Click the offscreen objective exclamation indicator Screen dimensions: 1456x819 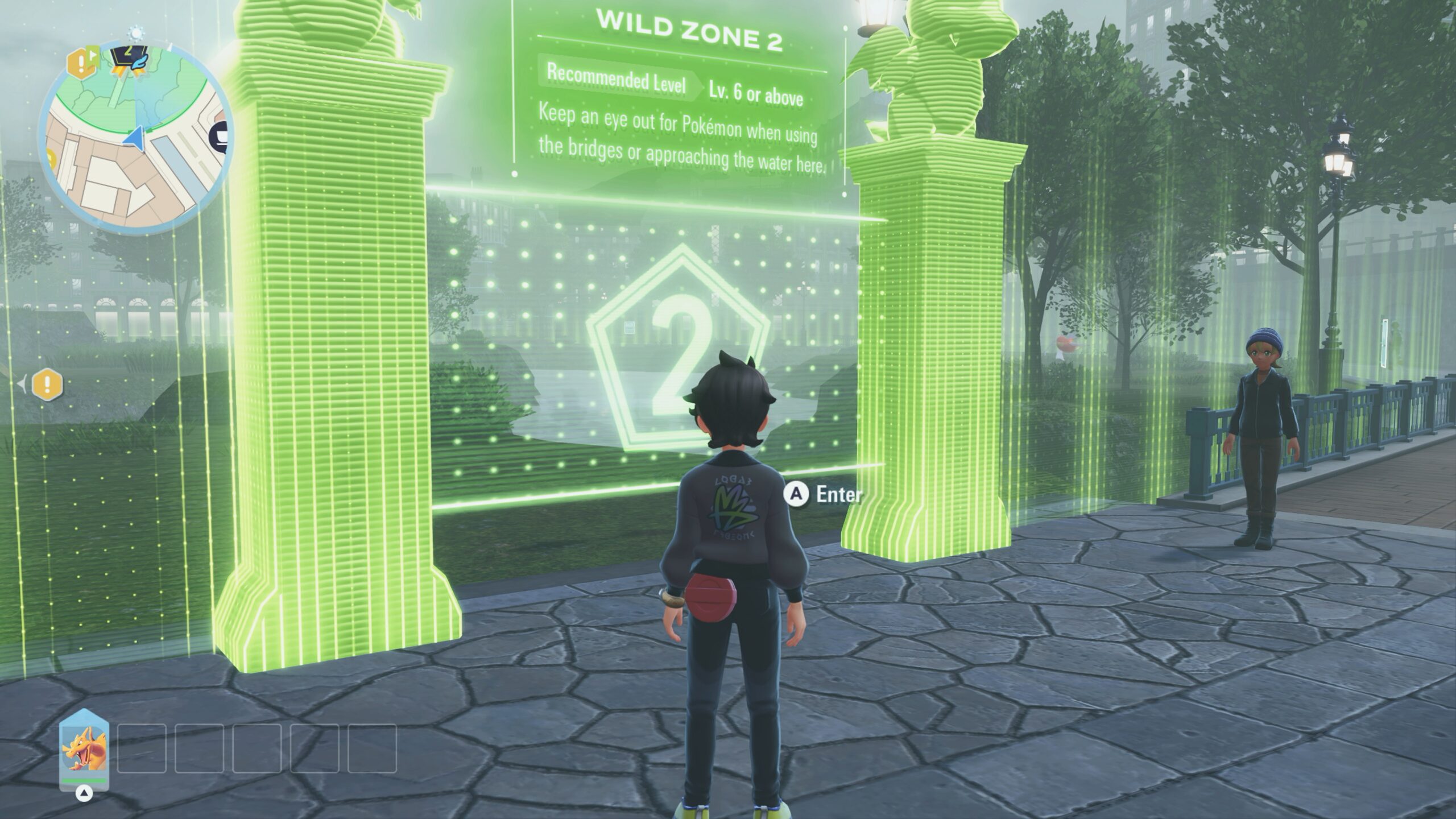coord(47,385)
